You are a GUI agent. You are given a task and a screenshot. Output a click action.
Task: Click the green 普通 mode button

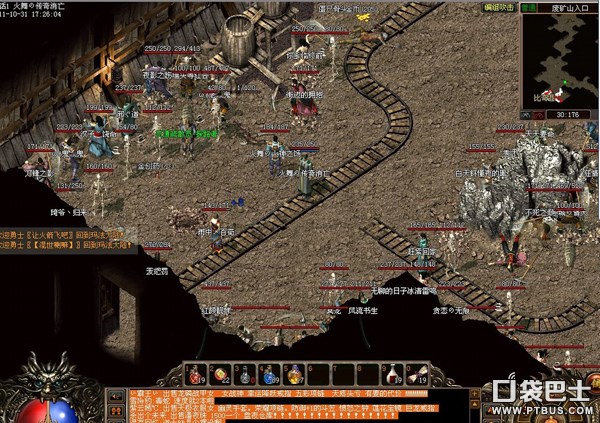pyautogui.click(x=524, y=6)
